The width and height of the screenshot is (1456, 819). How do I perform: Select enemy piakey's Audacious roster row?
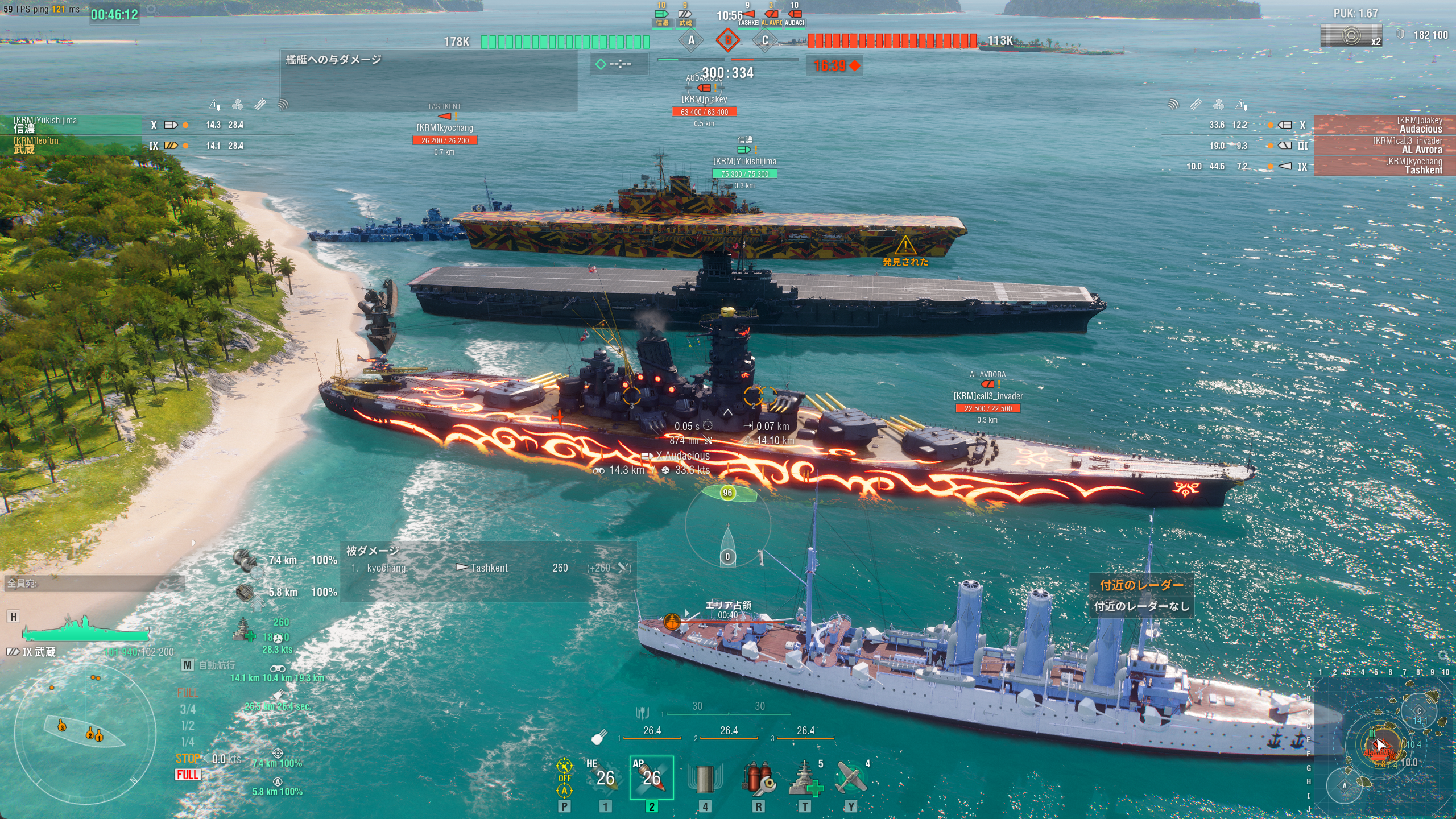1383,125
